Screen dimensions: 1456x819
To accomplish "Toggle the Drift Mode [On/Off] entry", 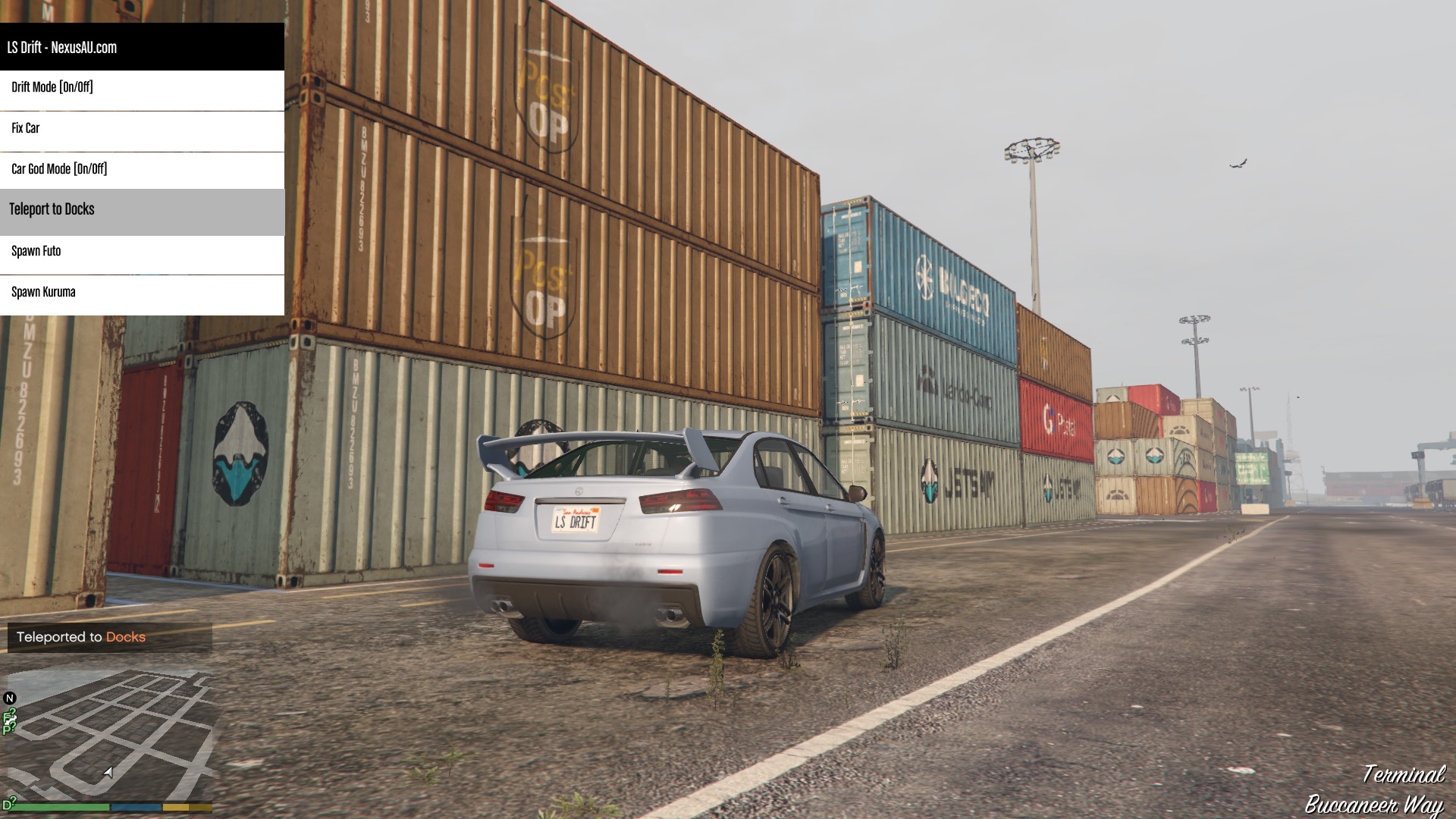I will 142,88.
